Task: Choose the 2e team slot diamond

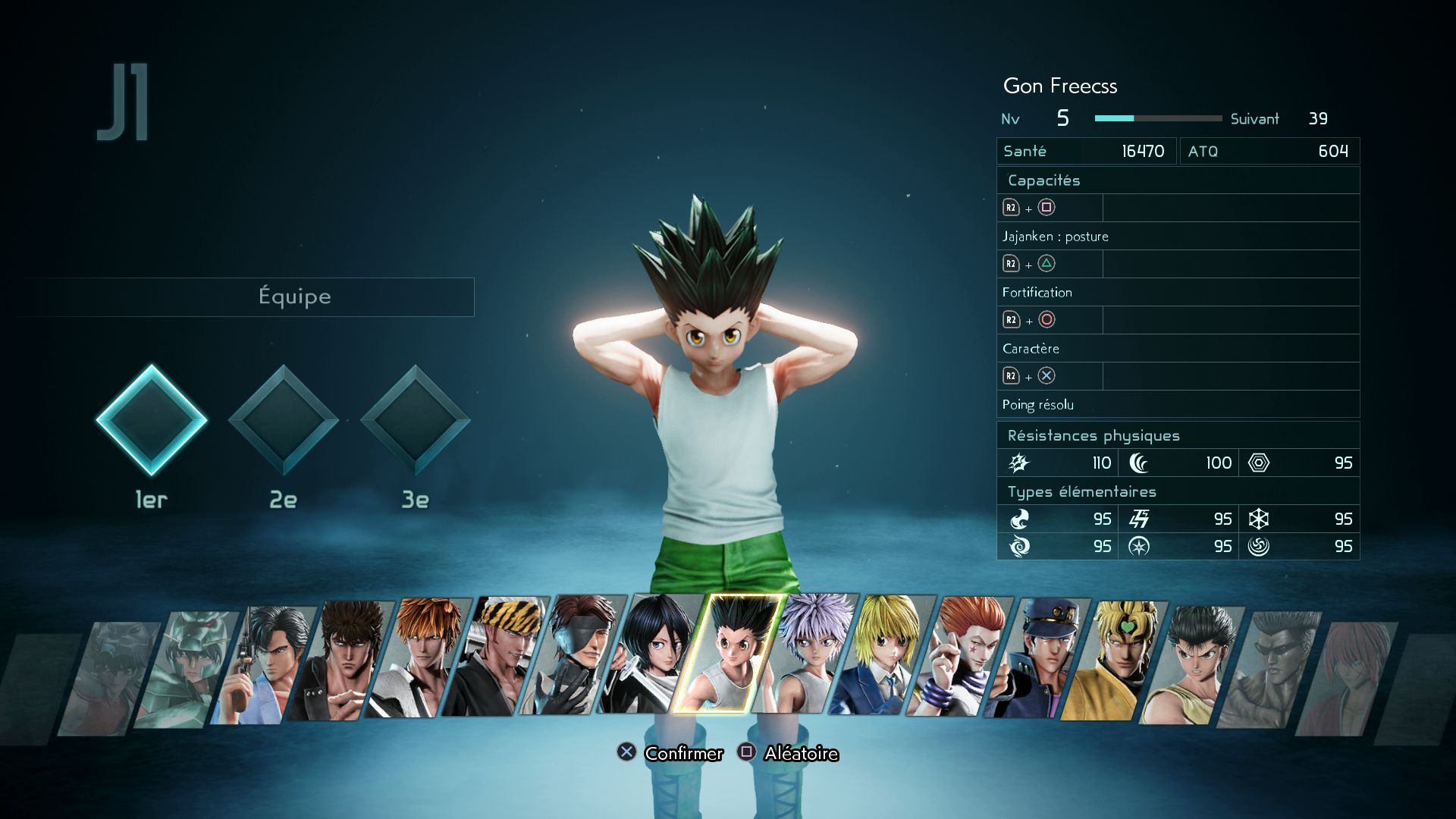Action: tap(283, 420)
